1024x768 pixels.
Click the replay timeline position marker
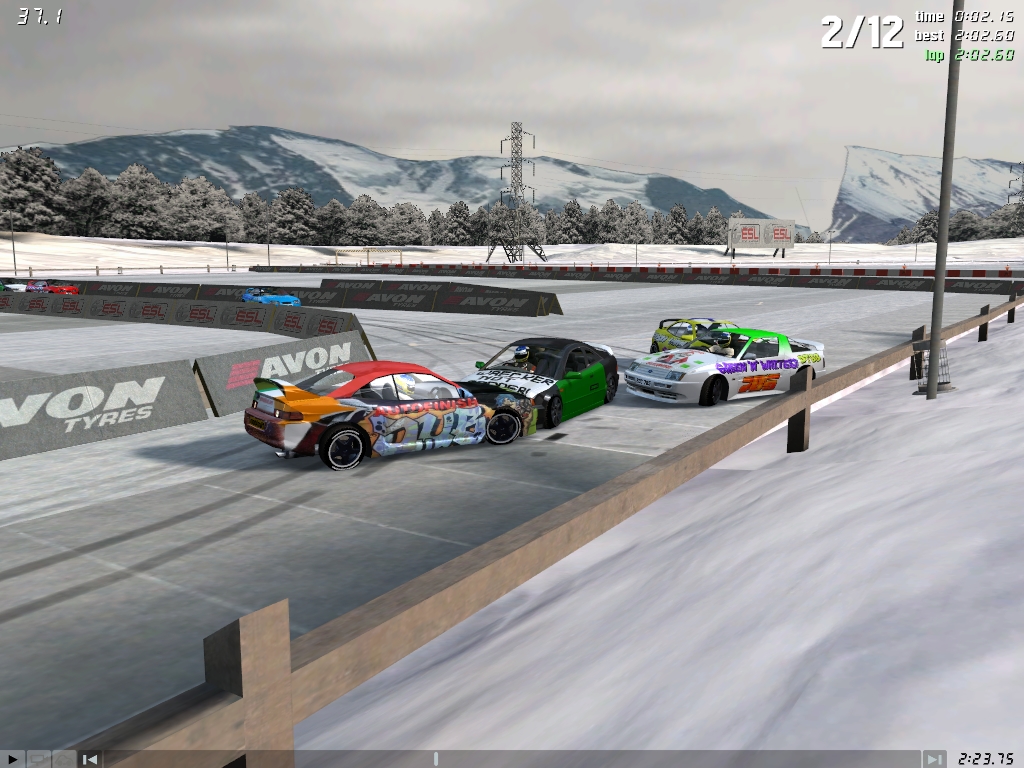click(x=435, y=759)
